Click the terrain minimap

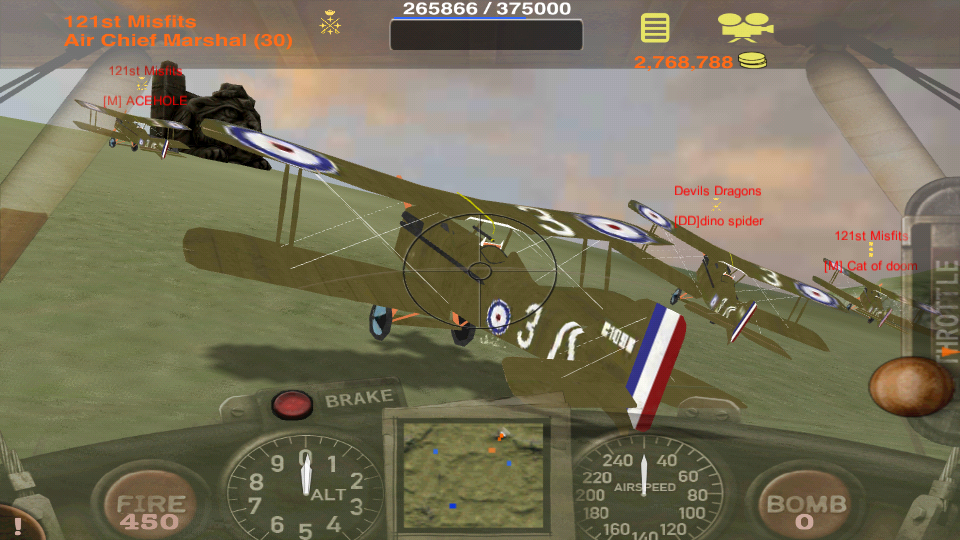click(472, 472)
